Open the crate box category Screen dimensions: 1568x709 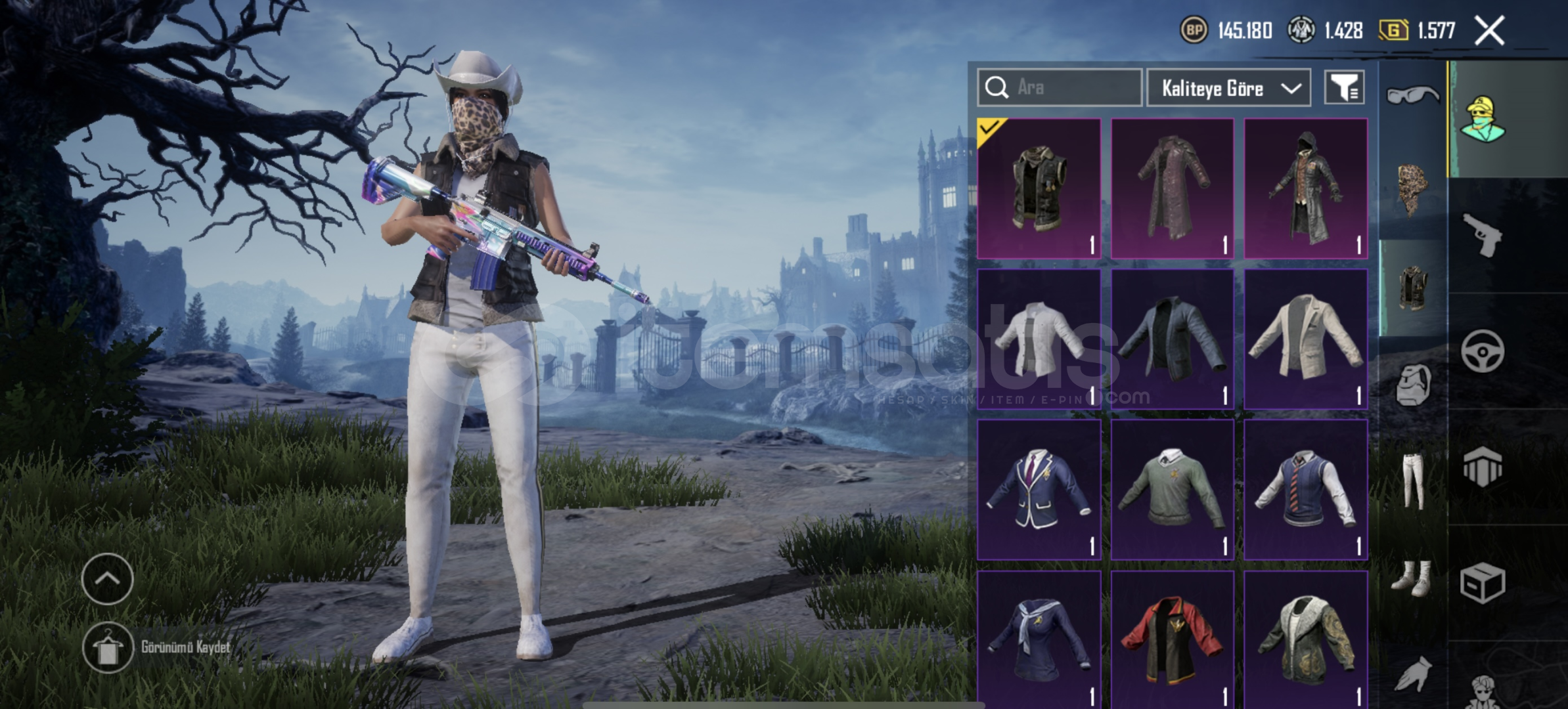click(1482, 583)
